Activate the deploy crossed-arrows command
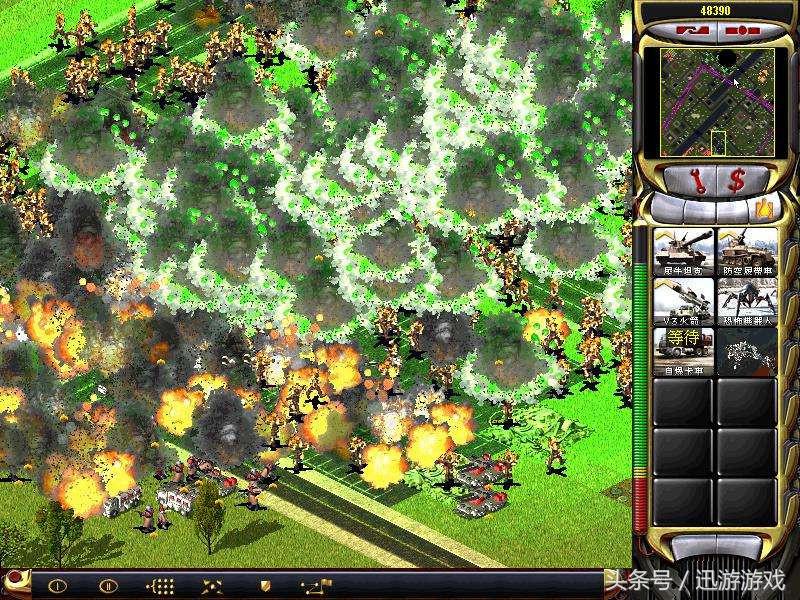 212,585
